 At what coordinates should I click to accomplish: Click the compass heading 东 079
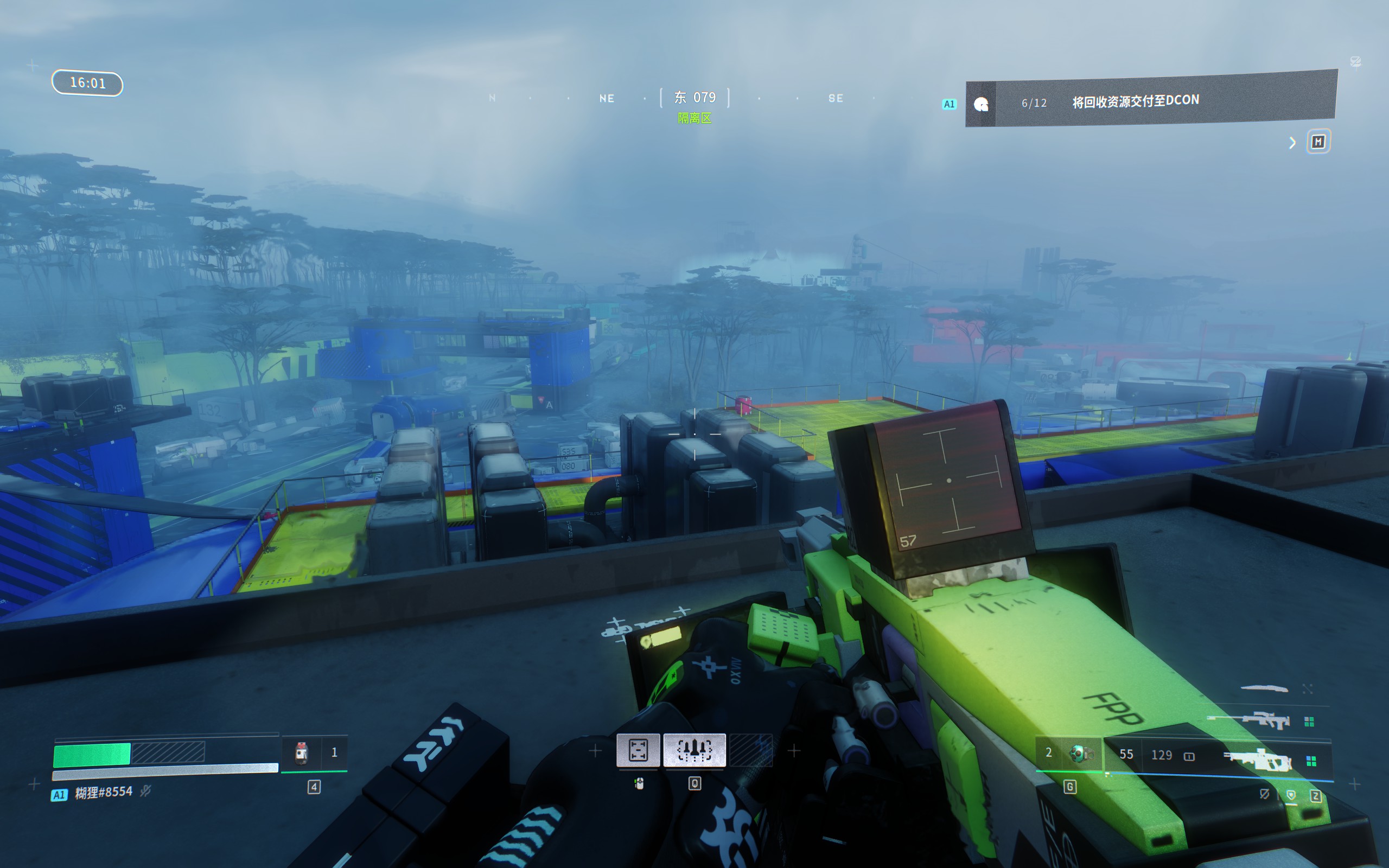[x=694, y=98]
